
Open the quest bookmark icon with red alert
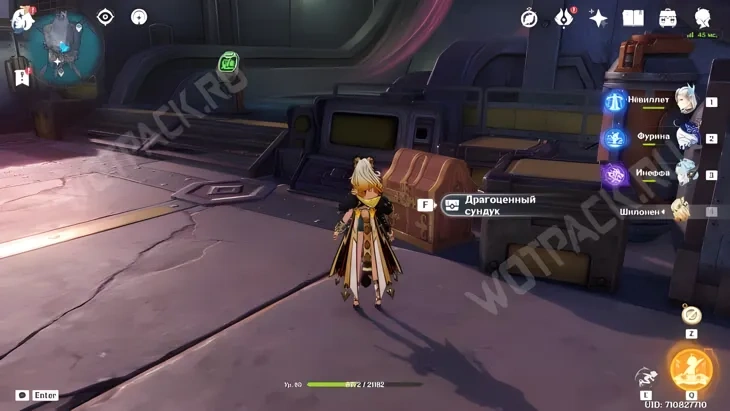21,76
